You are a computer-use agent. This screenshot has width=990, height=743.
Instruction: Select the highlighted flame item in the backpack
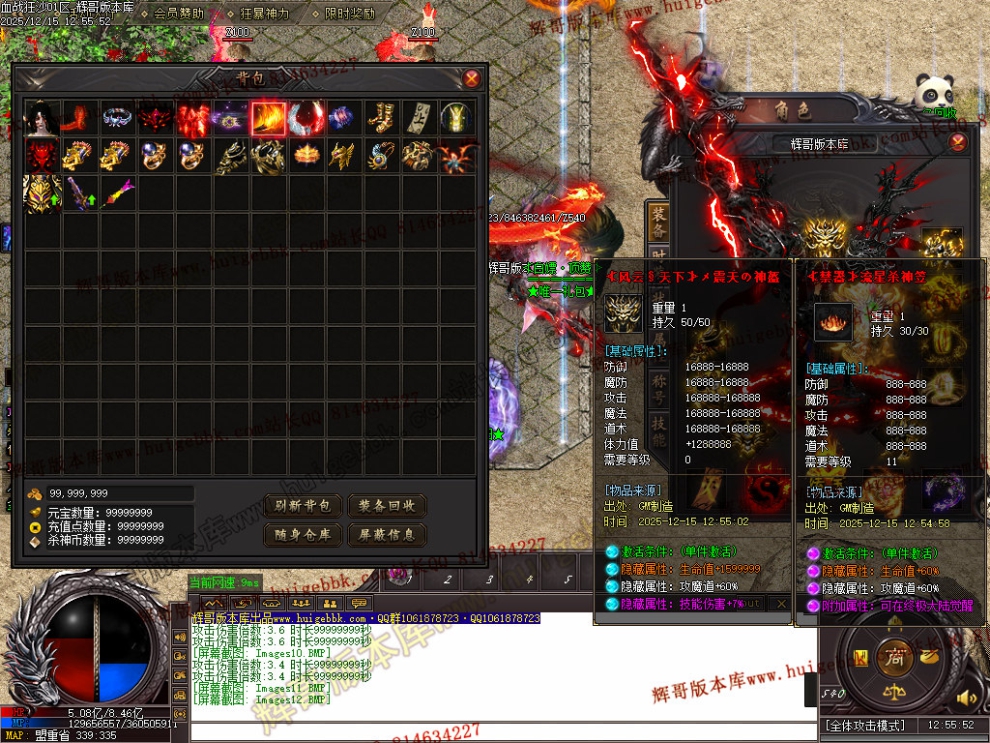(x=268, y=118)
